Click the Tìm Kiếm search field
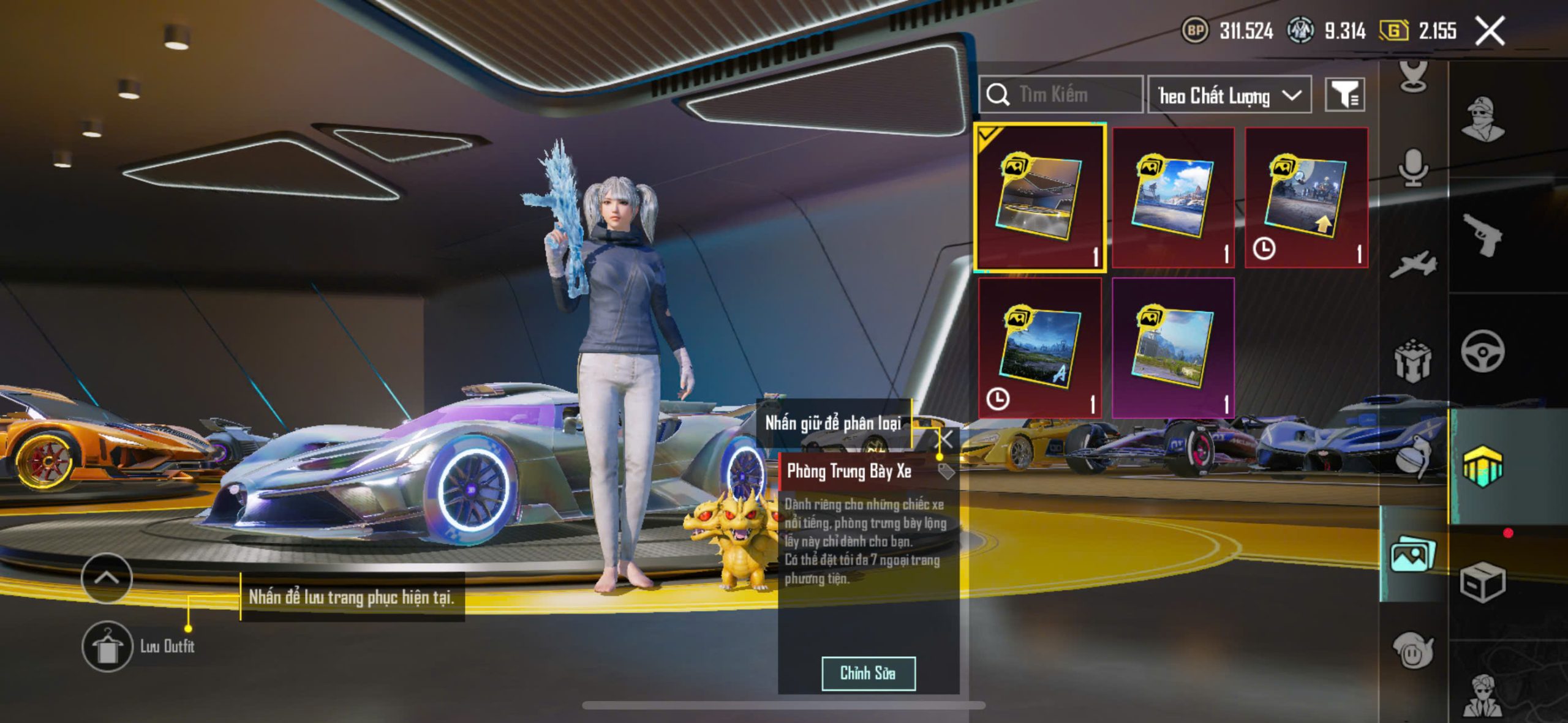Viewport: 1568px width, 723px height. tap(1061, 95)
